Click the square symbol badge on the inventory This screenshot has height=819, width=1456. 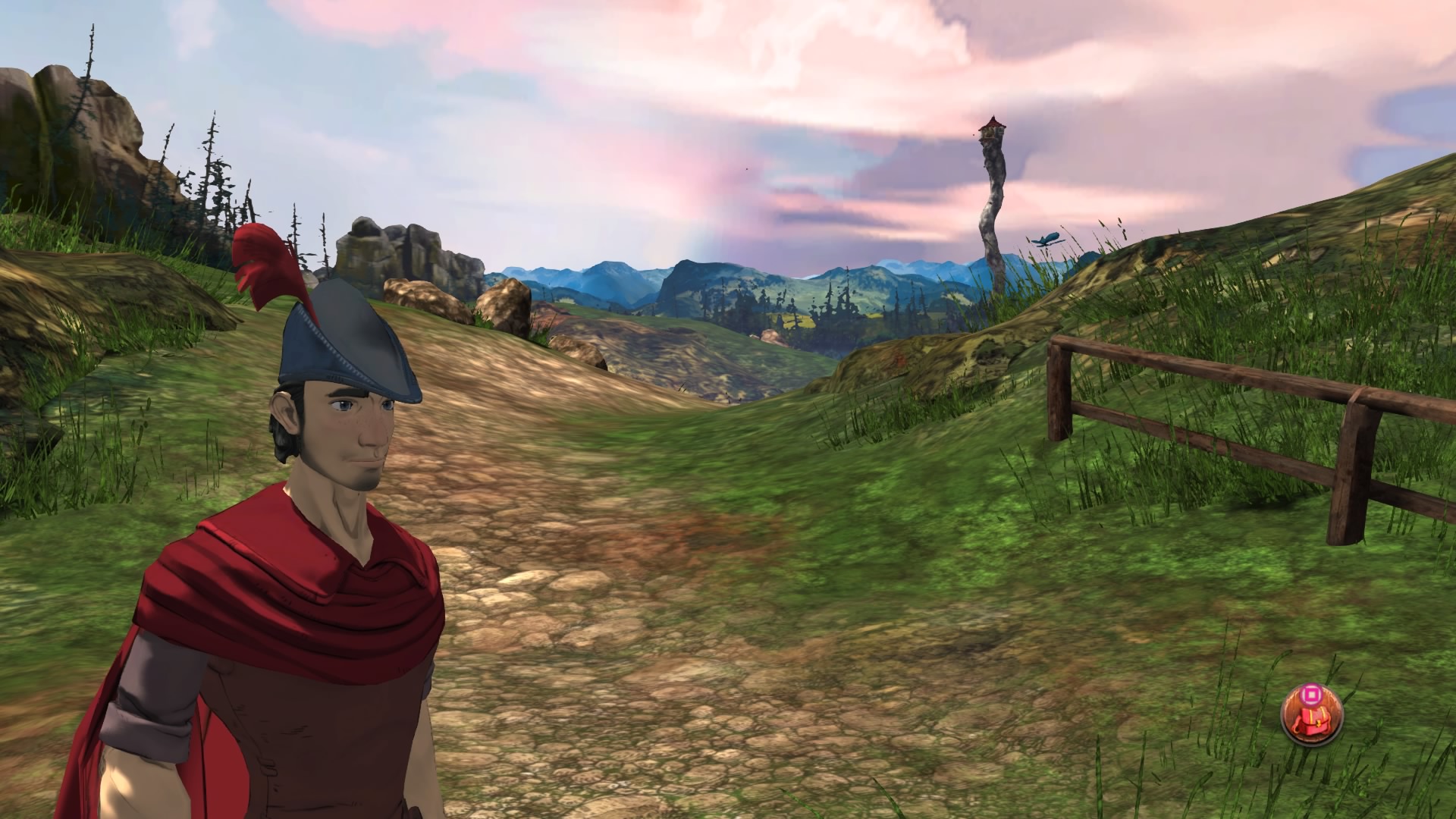(1311, 694)
